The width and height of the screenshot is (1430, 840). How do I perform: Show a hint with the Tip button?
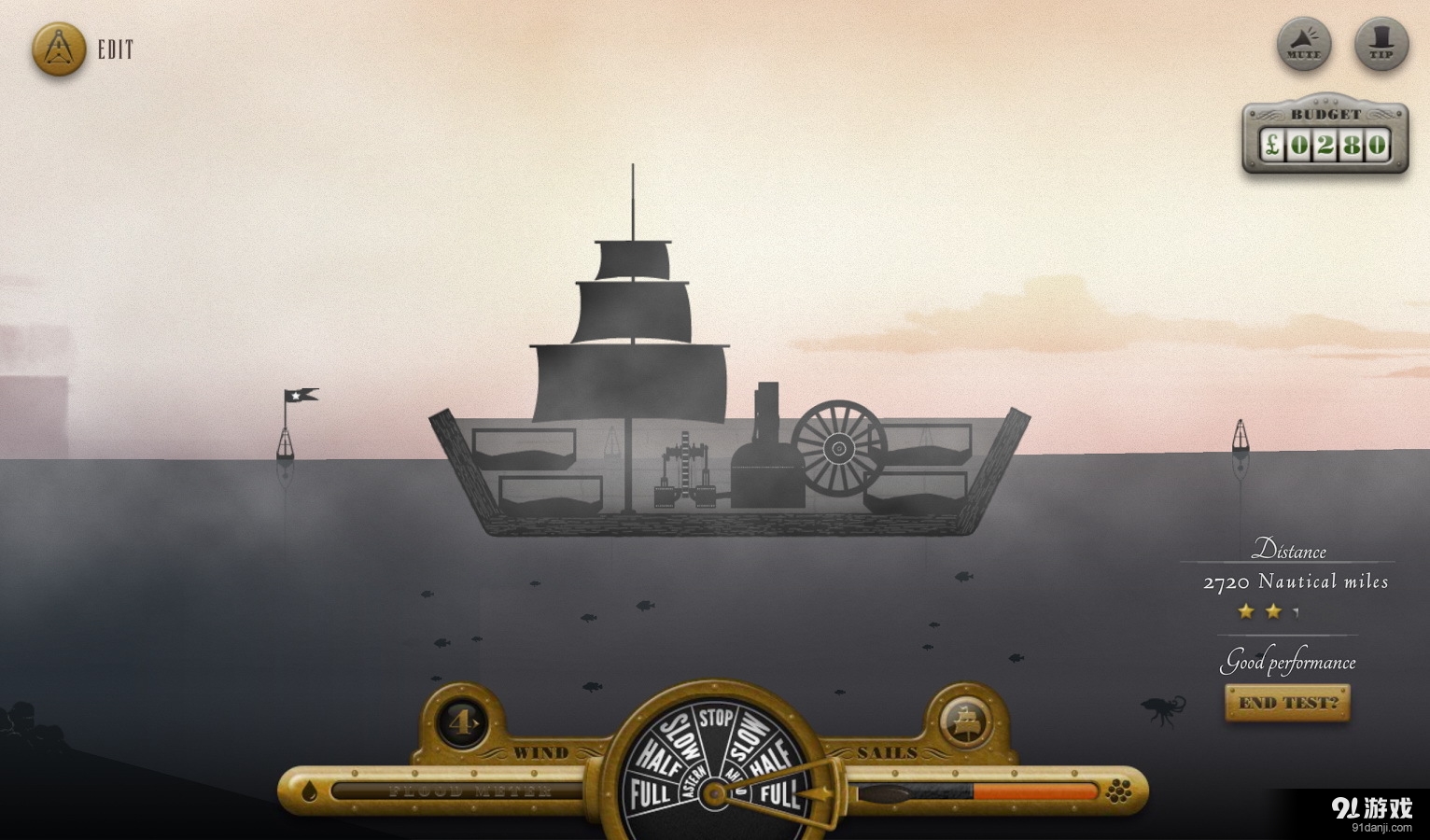point(1381,44)
